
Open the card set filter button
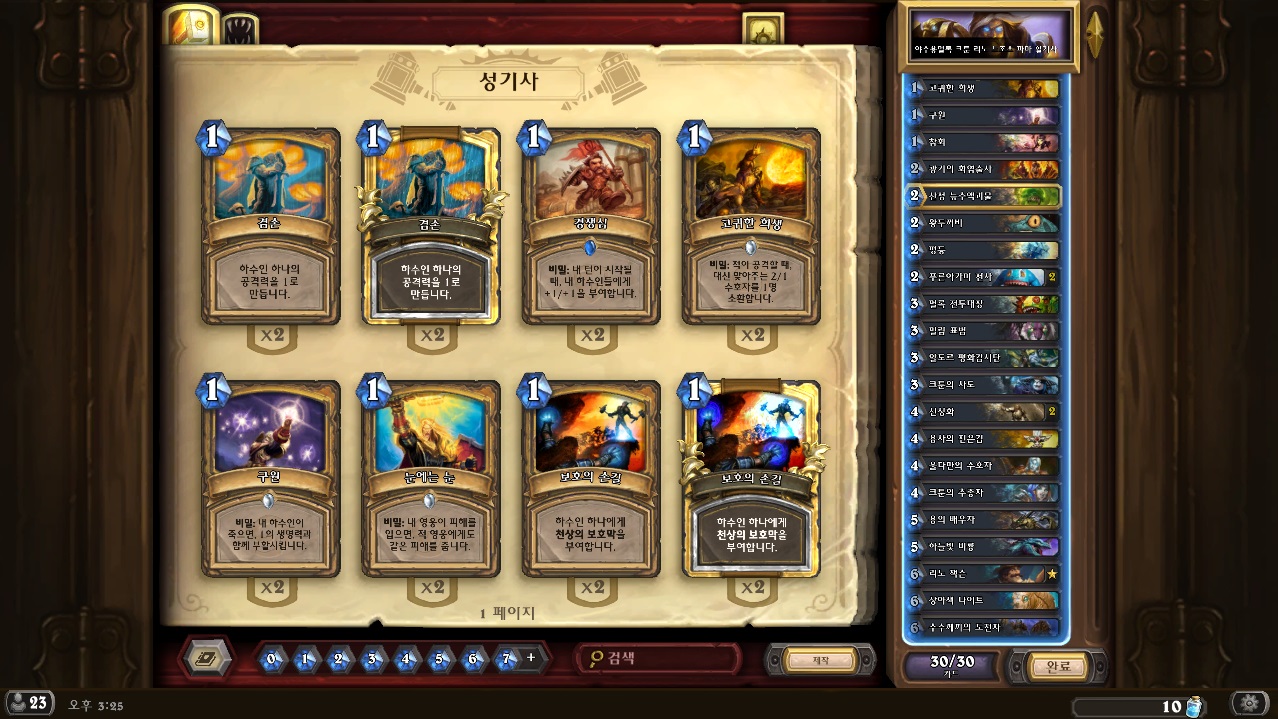(208, 658)
